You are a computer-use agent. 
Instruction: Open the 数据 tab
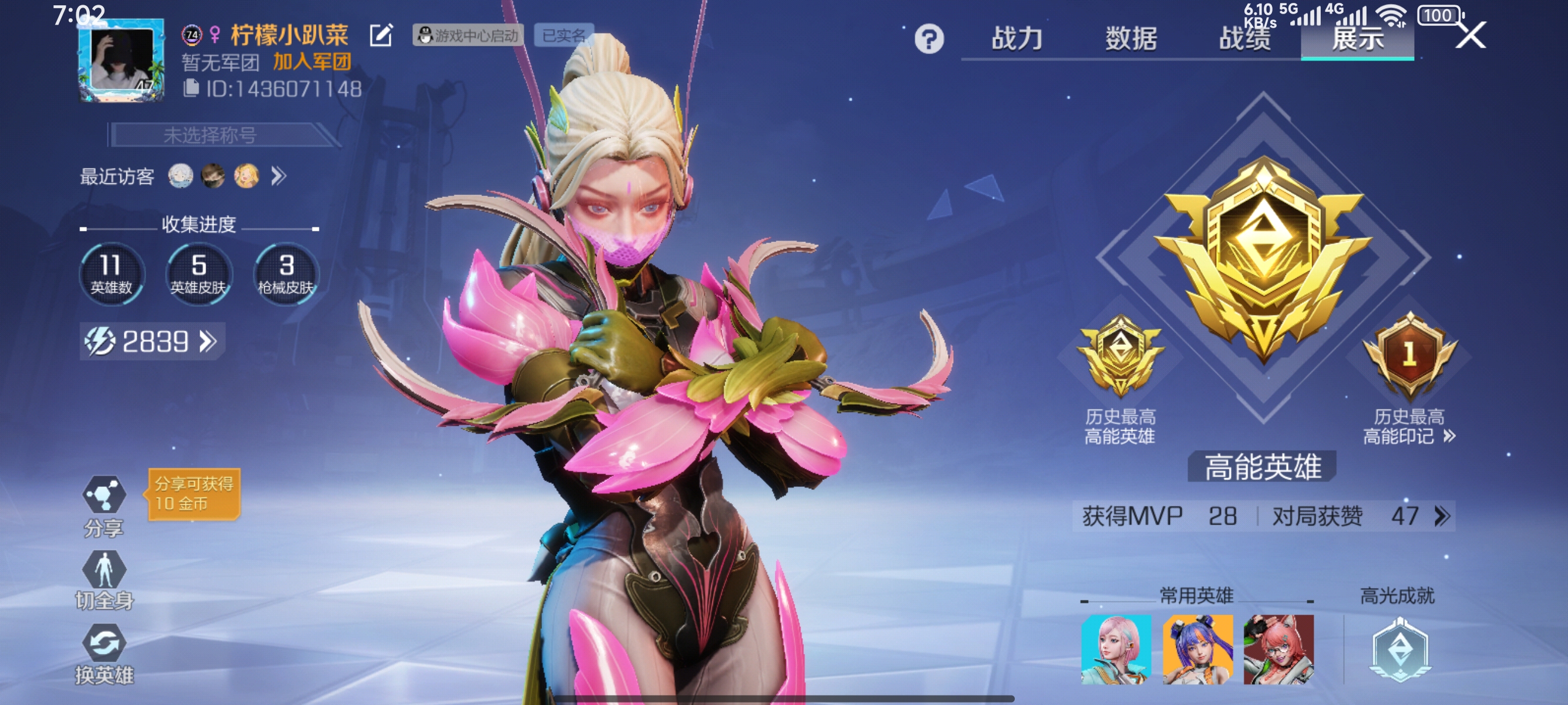(x=1131, y=38)
